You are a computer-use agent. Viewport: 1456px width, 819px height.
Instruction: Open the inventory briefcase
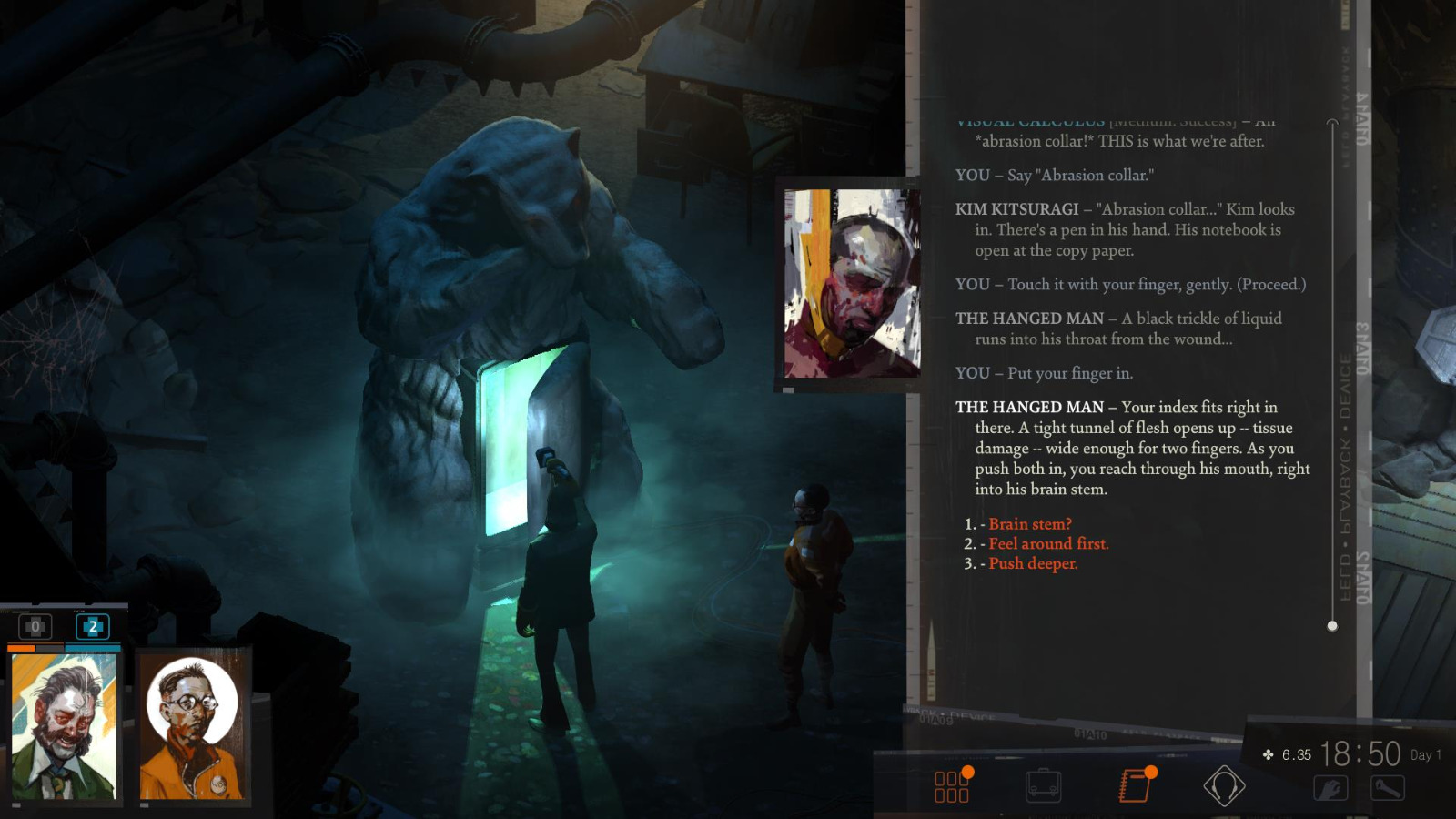pos(1043,784)
